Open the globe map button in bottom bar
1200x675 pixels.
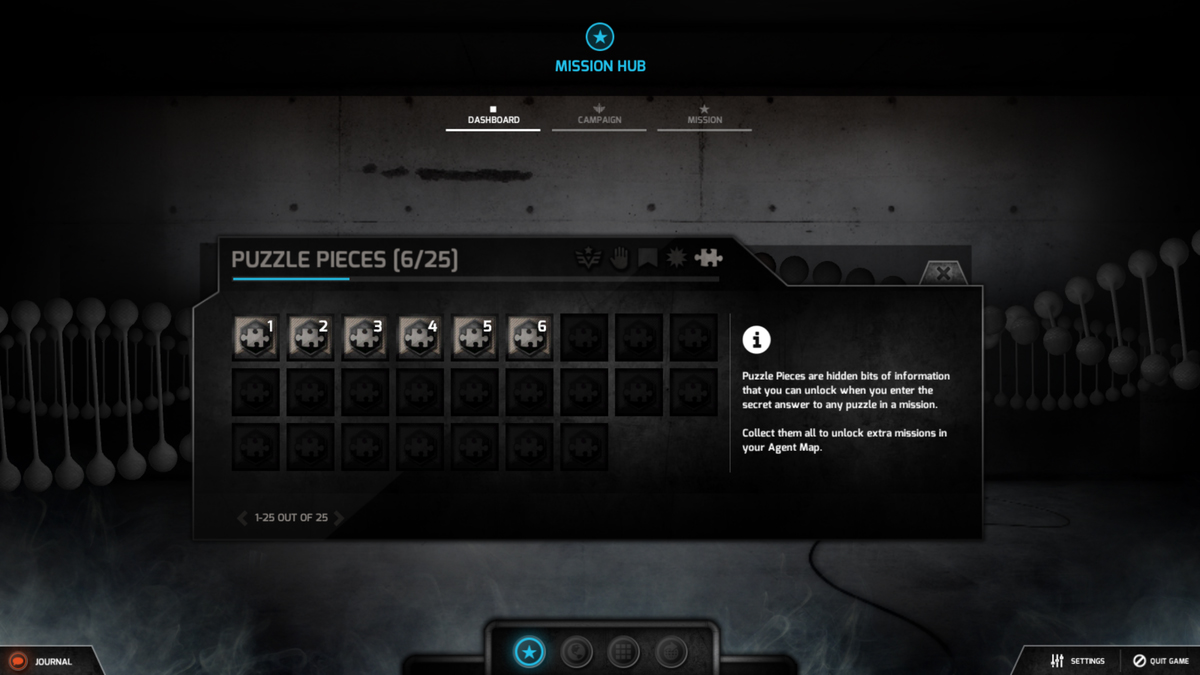pos(576,653)
